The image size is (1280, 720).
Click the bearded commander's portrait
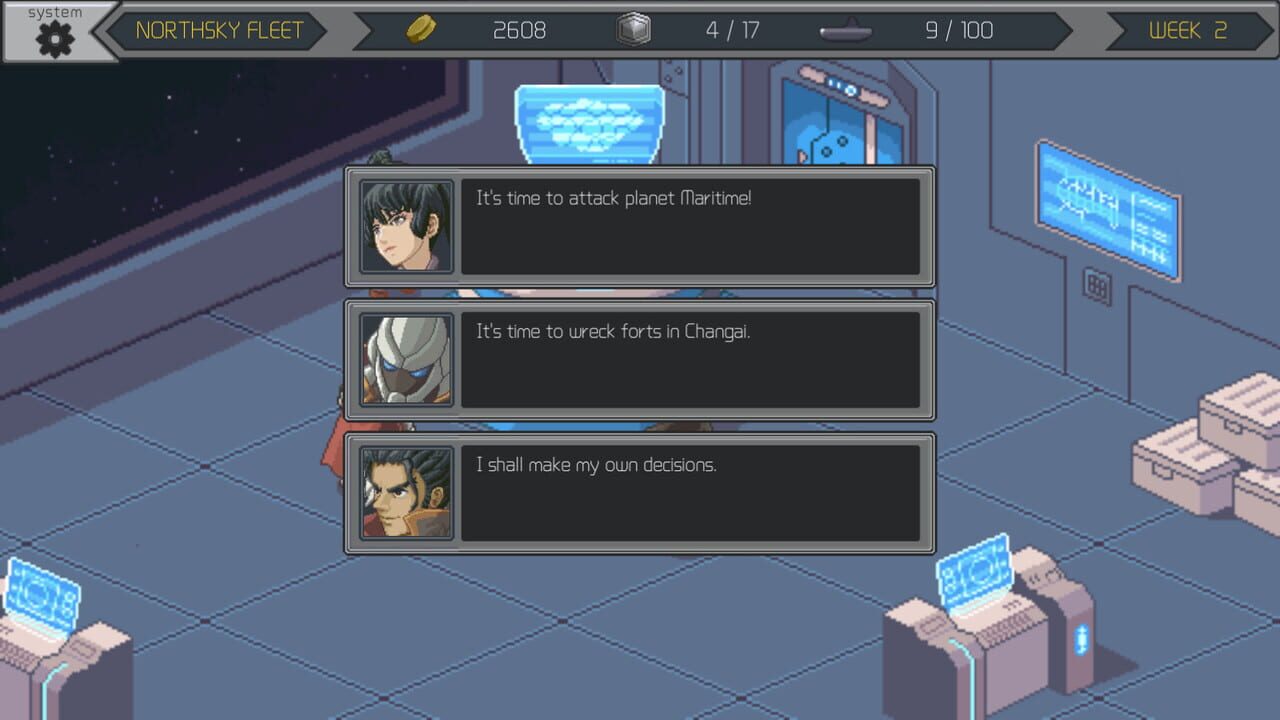[406, 493]
